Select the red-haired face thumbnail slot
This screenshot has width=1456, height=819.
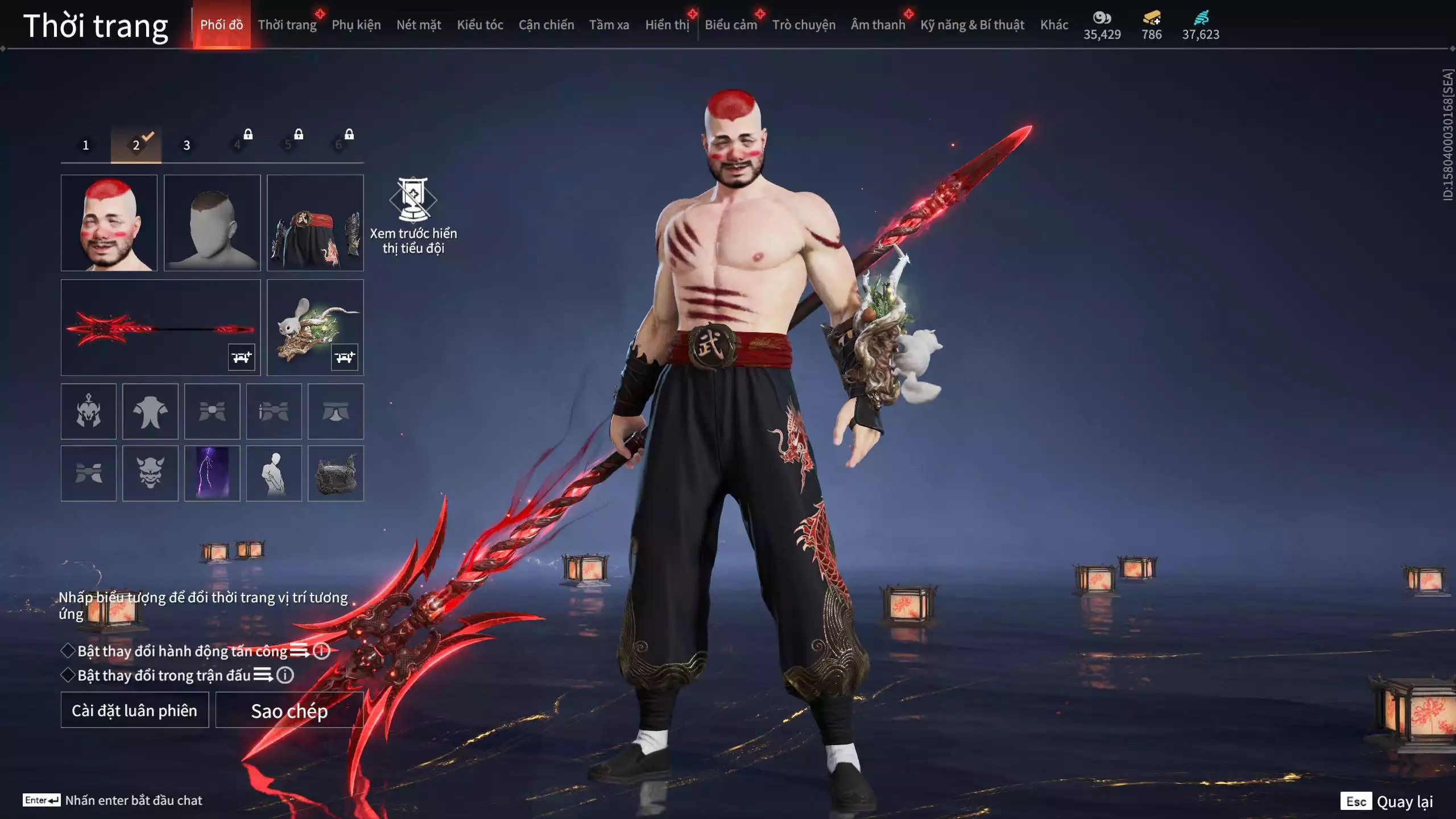click(x=109, y=223)
